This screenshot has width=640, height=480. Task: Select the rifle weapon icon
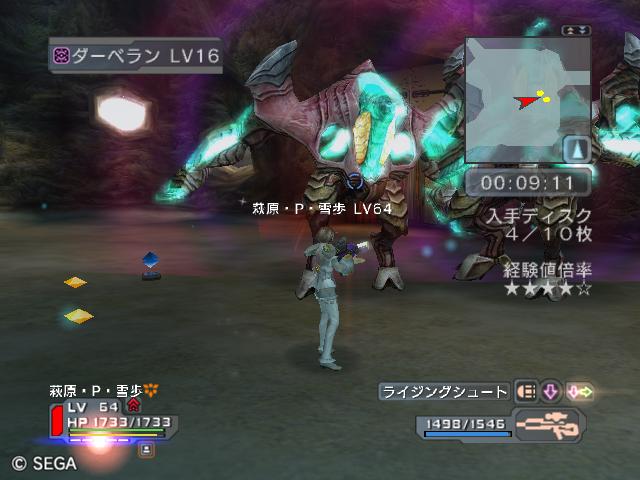[x=549, y=425]
